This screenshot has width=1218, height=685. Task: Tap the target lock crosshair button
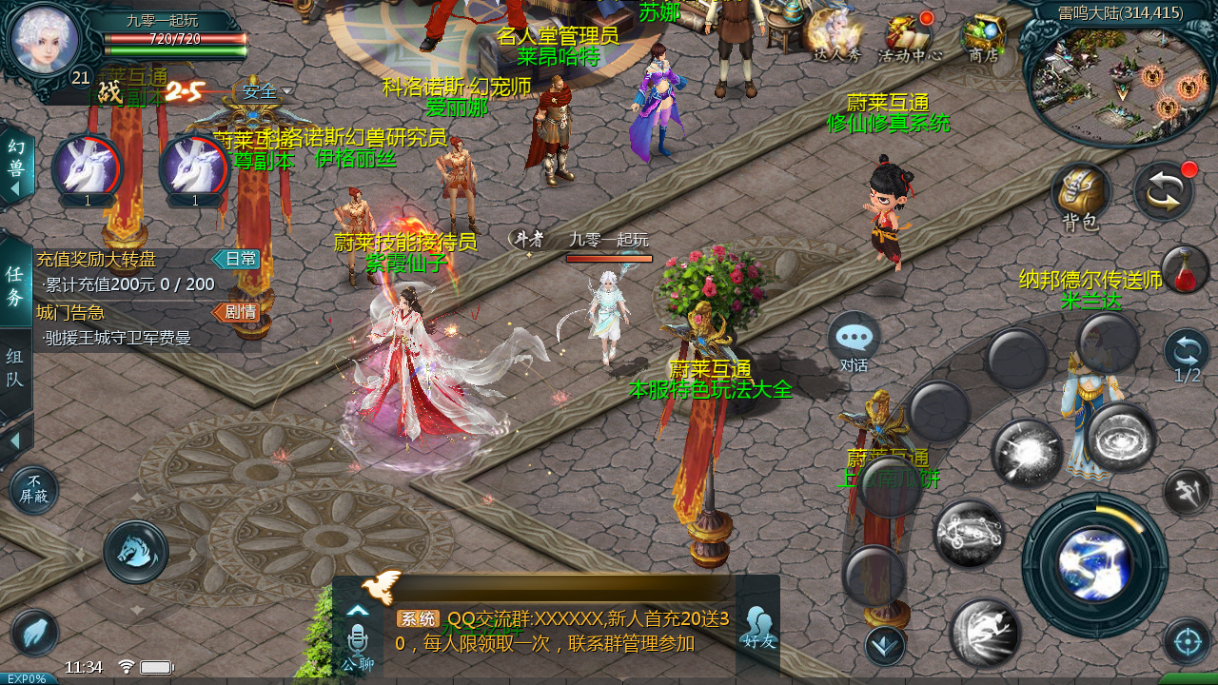1187,640
